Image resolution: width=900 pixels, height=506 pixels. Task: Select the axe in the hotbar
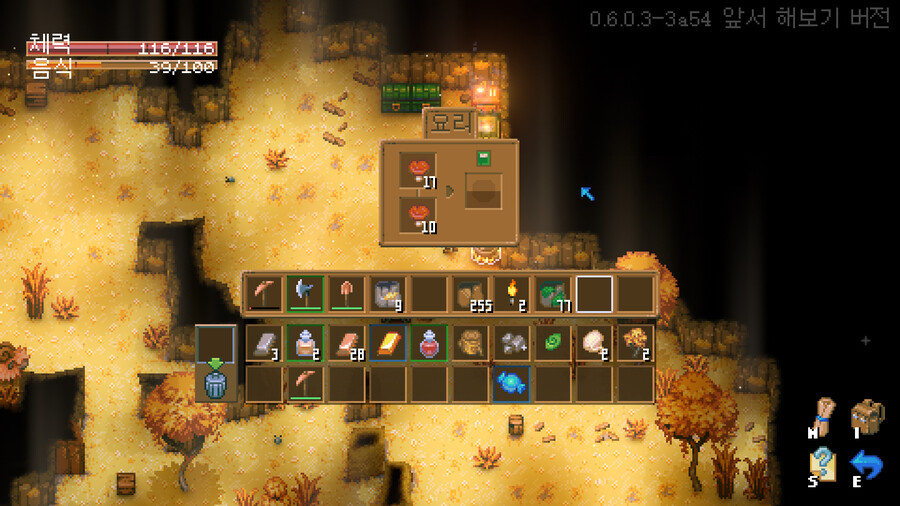click(304, 293)
